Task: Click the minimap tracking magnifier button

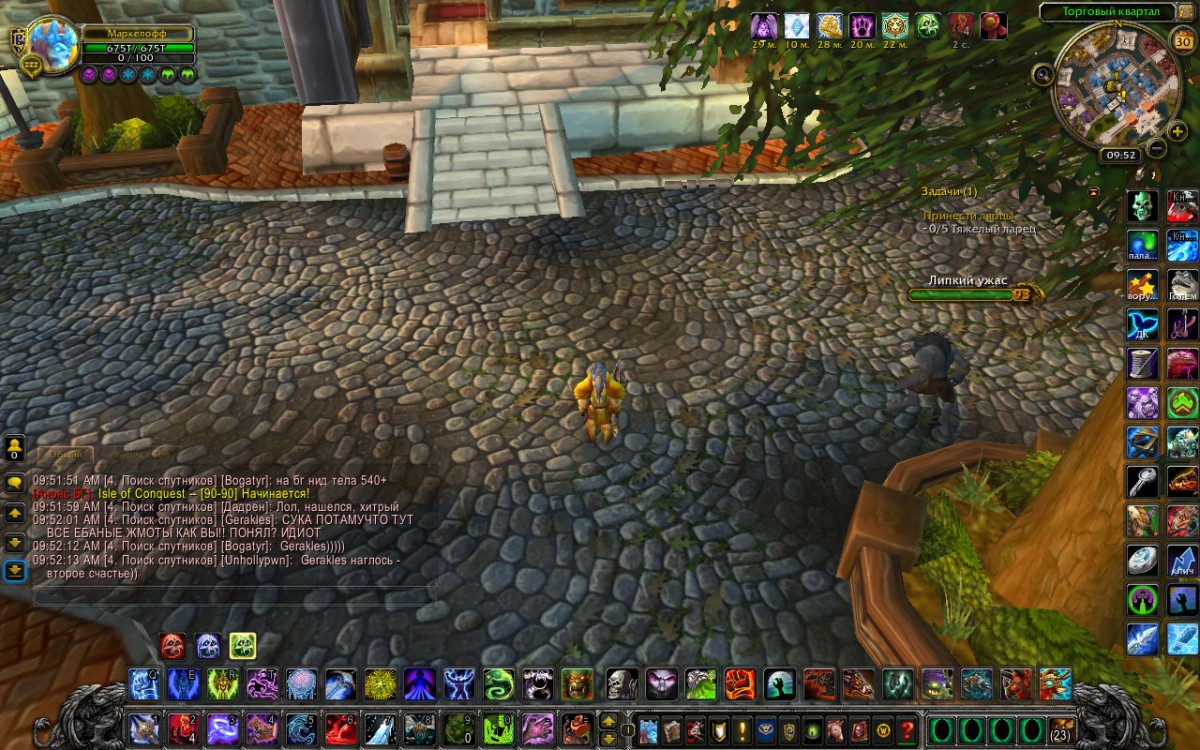Action: 1043,73
